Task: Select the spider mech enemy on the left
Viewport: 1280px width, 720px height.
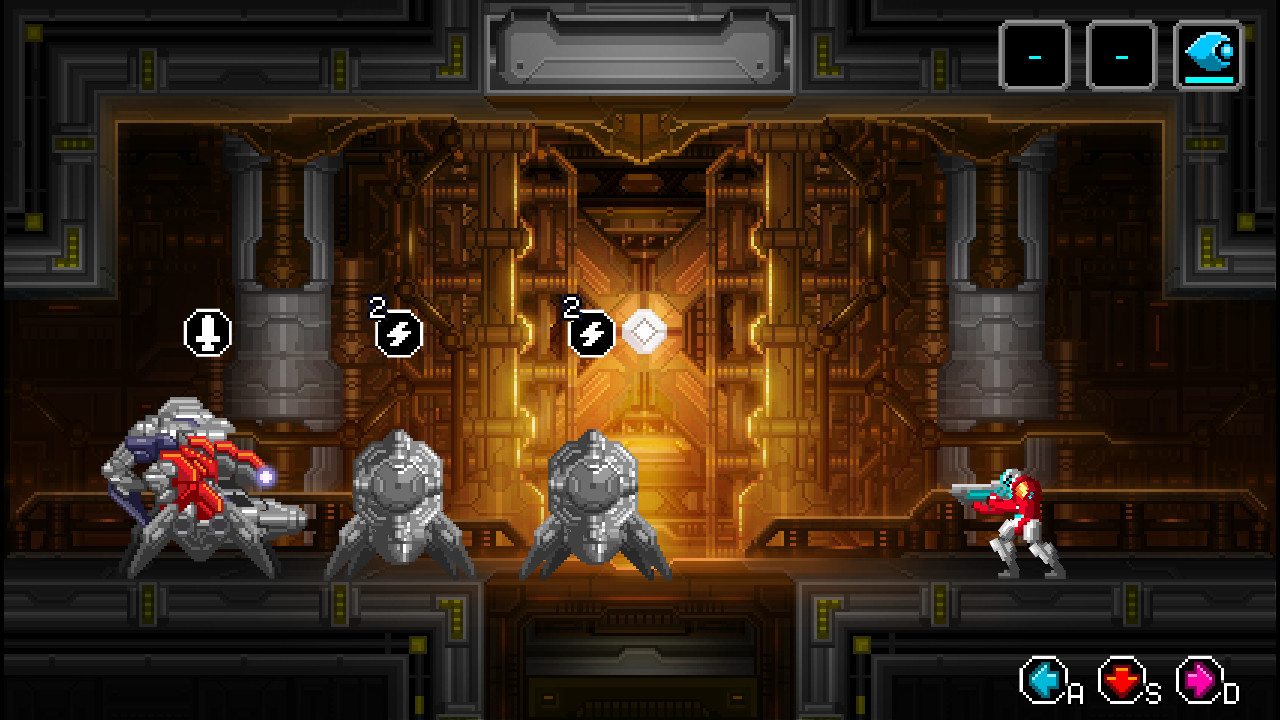Action: point(195,490)
